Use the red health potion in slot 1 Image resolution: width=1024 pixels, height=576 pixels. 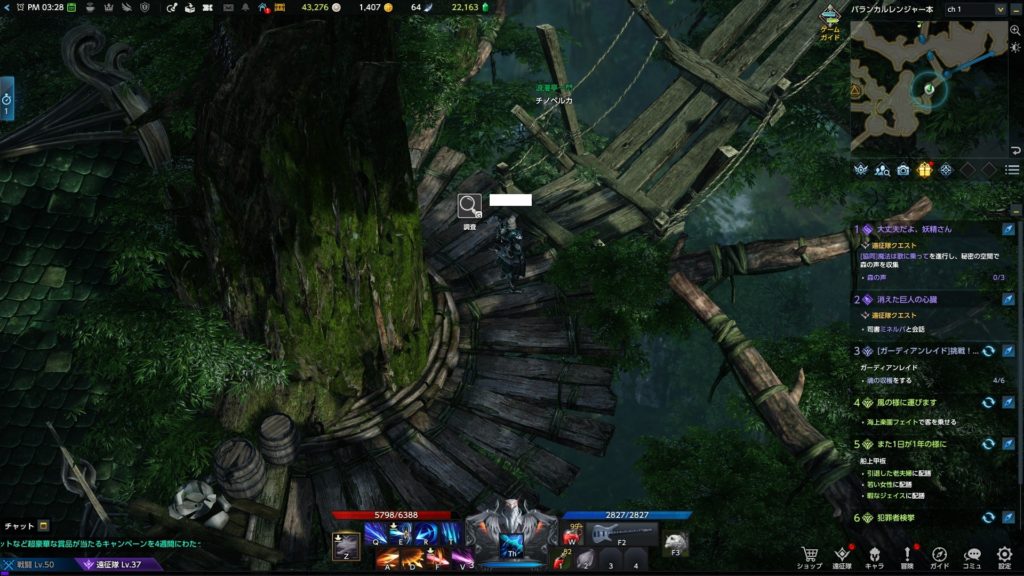click(x=571, y=537)
